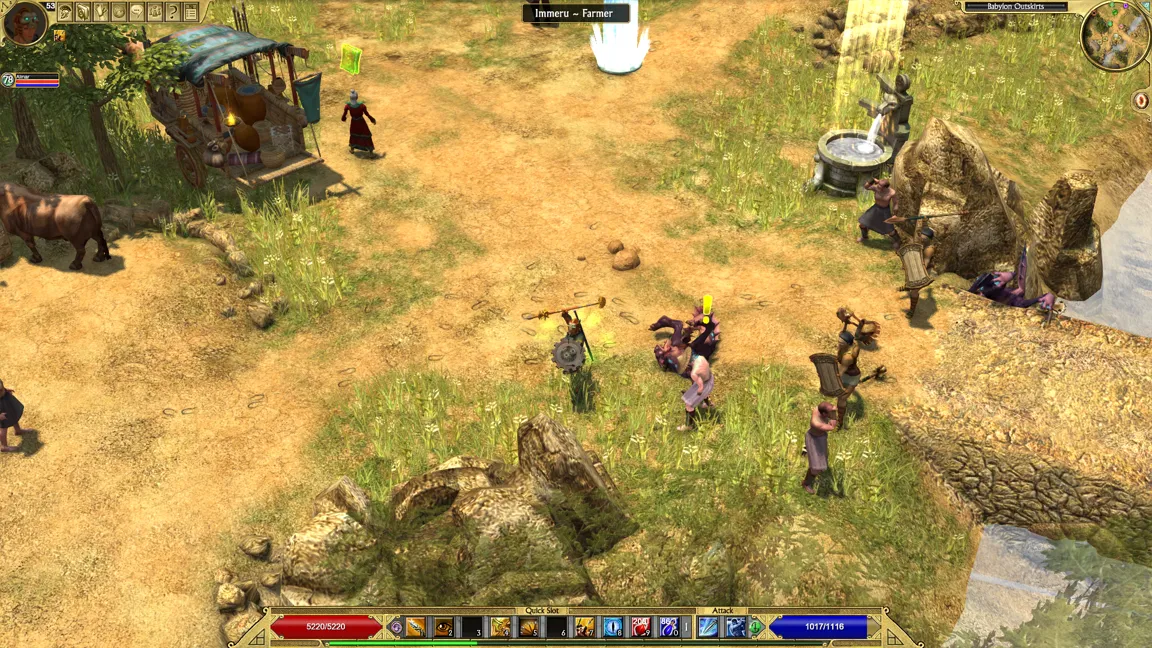
Task: Open help with the question mark icon
Action: coord(173,12)
